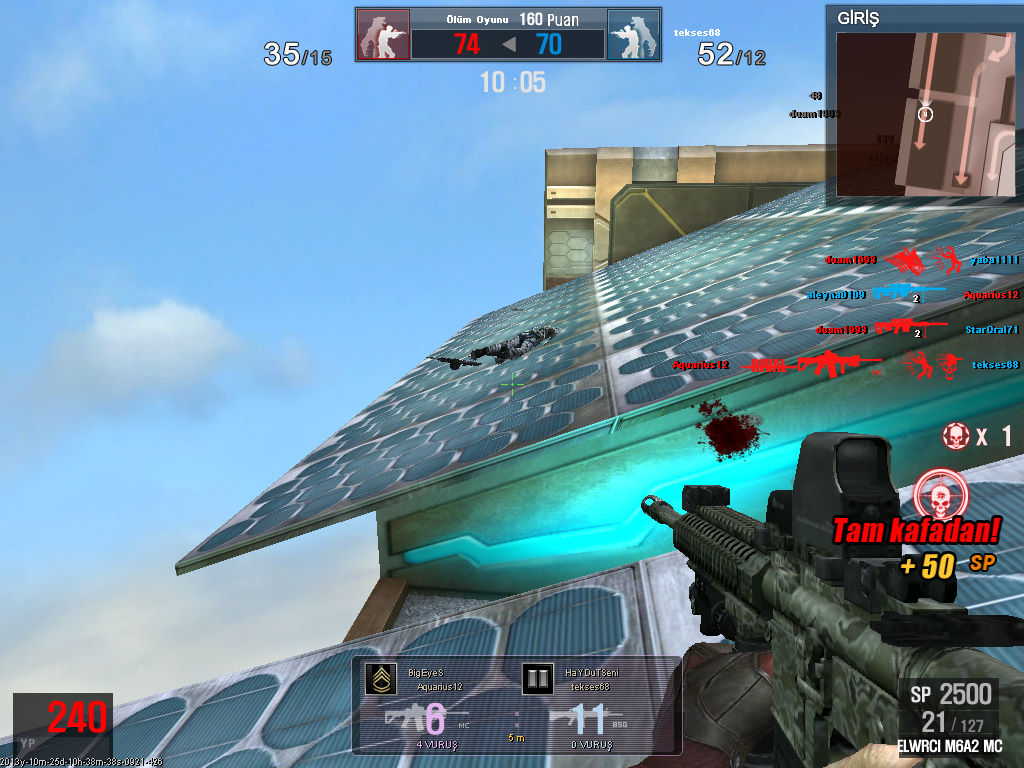Click the GİRİŞ minimap

[x=924, y=113]
